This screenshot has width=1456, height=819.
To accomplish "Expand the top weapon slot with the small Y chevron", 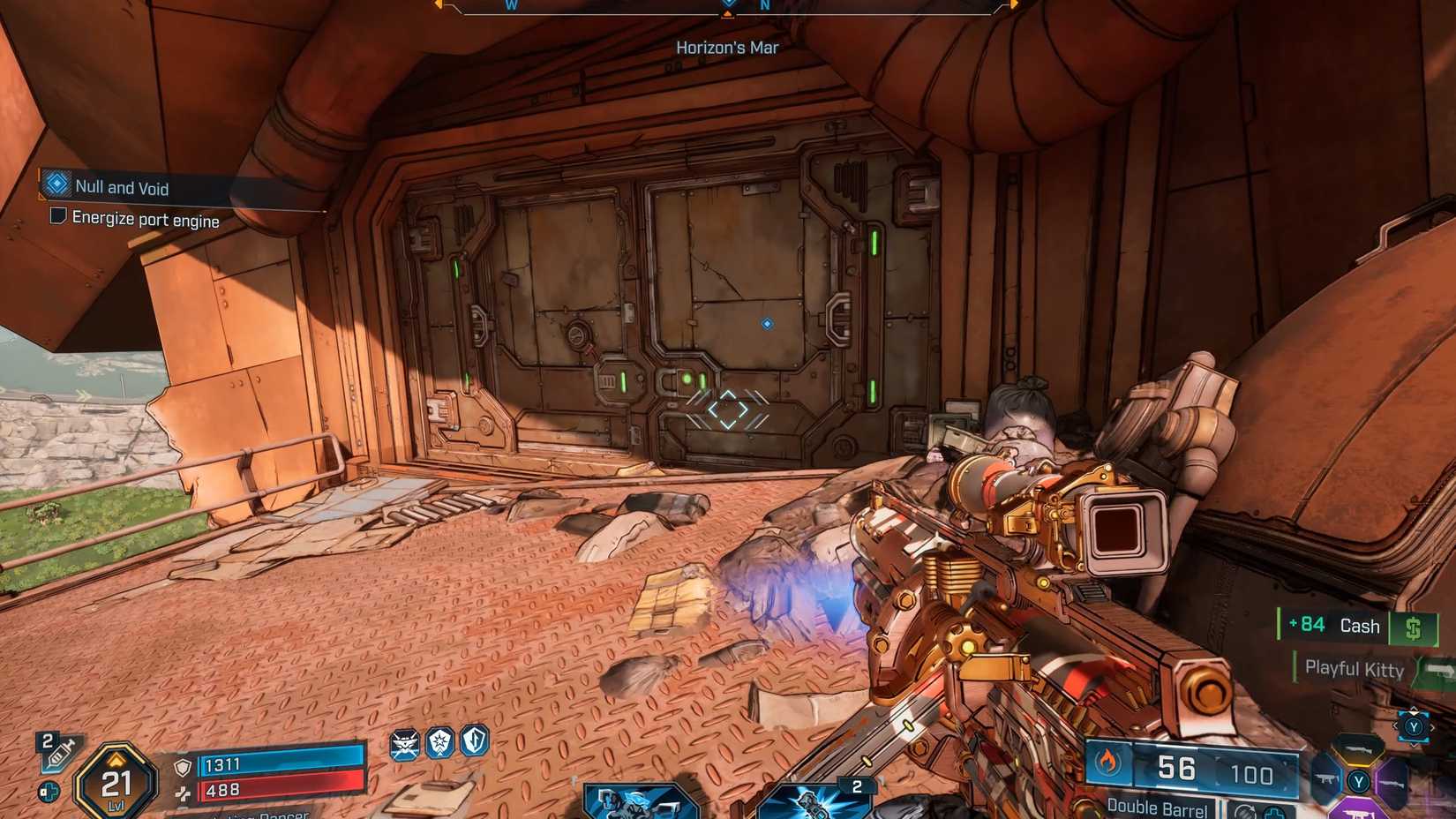I will (1414, 710).
